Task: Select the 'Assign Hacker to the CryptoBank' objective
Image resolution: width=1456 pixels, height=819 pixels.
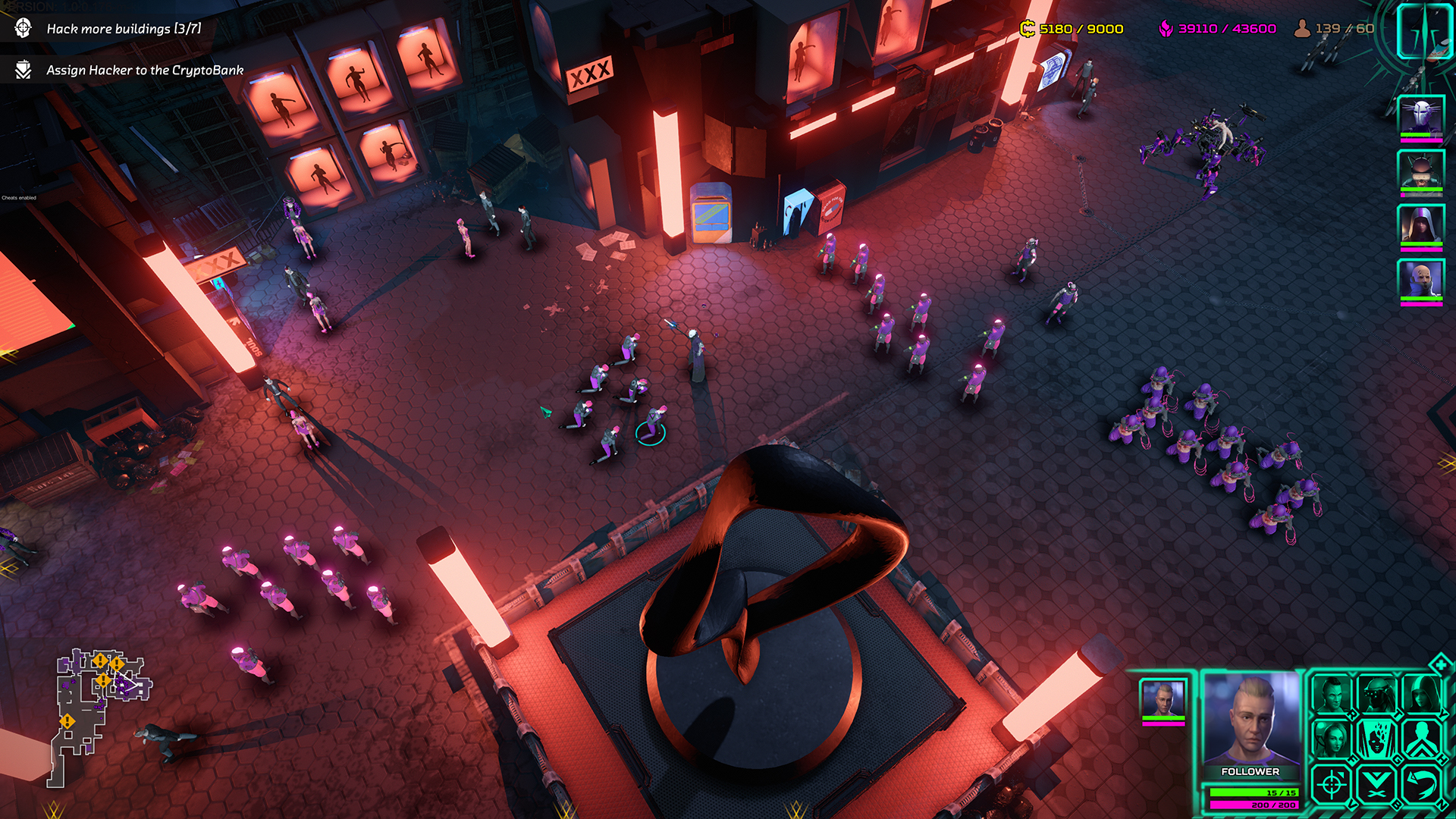Action: 144,70
